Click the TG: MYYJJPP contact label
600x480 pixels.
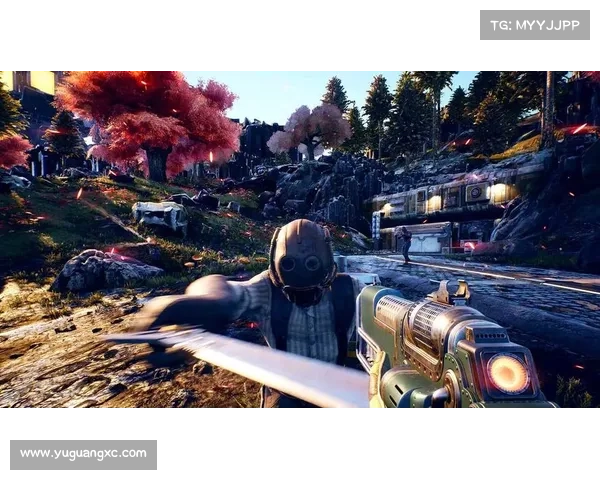pyautogui.click(x=535, y=25)
